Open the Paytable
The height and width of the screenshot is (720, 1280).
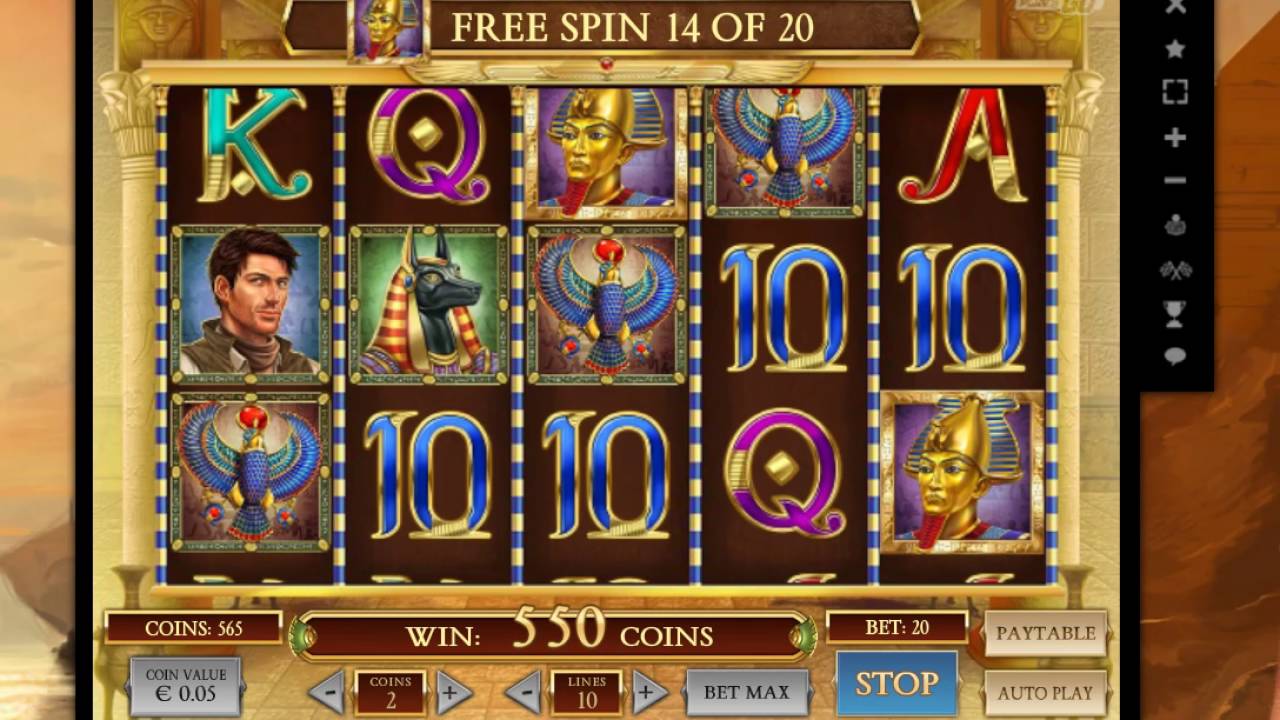1045,633
